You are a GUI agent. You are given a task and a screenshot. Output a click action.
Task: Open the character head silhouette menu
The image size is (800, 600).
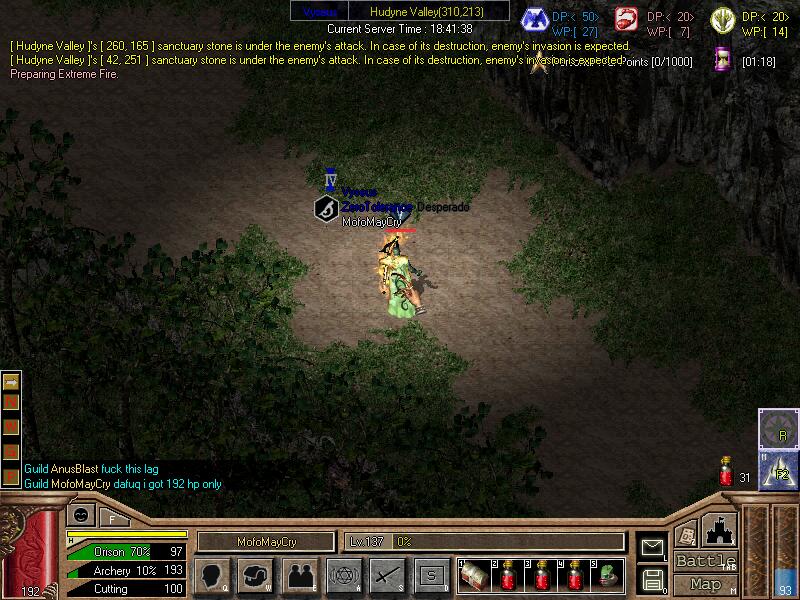(x=210, y=575)
